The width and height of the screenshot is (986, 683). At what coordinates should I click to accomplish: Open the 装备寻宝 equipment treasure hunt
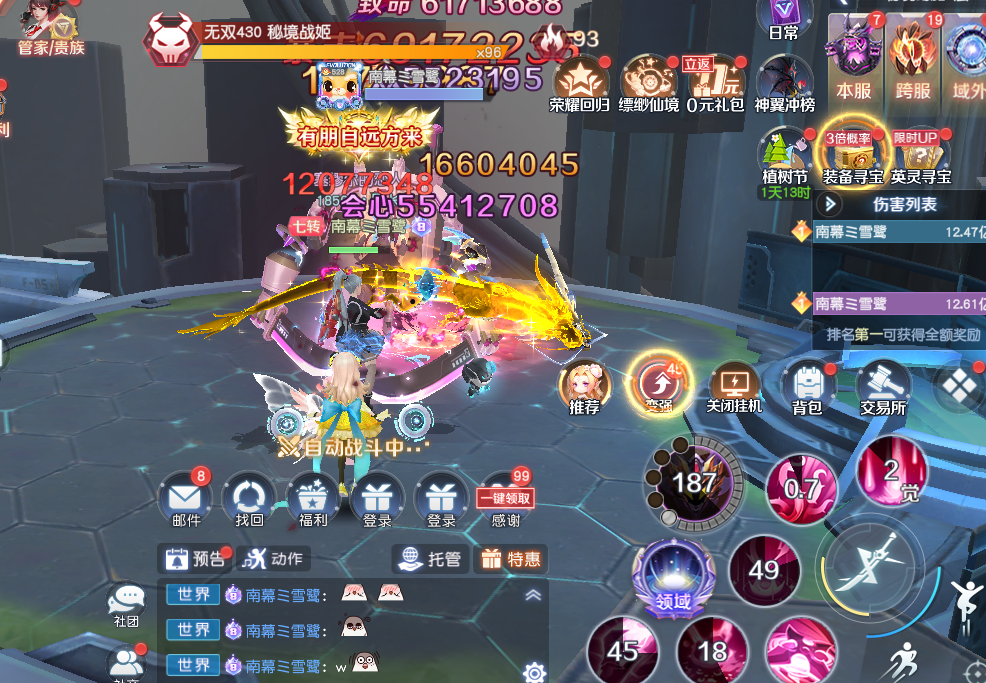pyautogui.click(x=852, y=155)
